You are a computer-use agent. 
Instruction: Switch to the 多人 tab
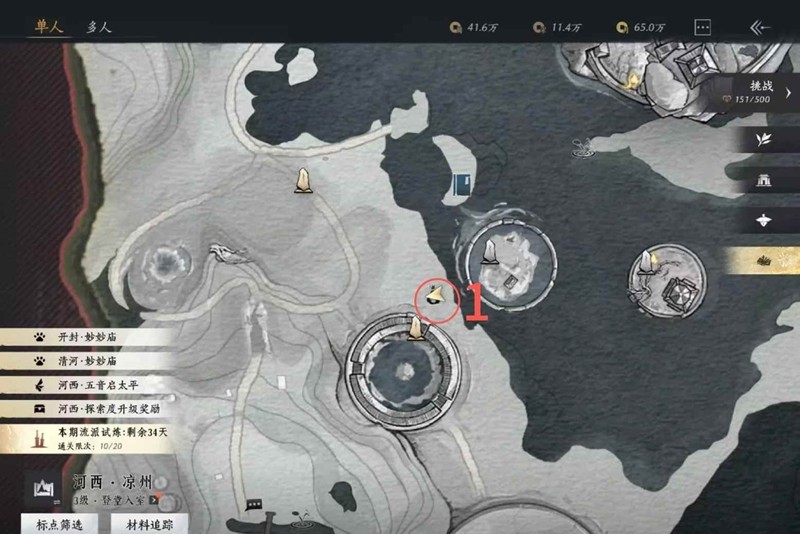(99, 27)
